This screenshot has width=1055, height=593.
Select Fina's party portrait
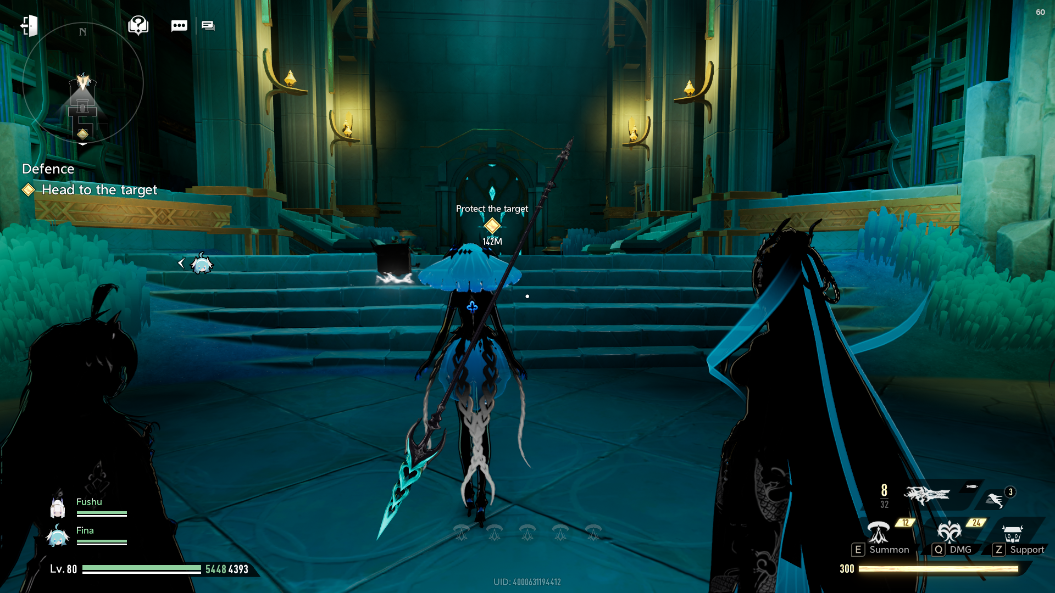coord(58,537)
